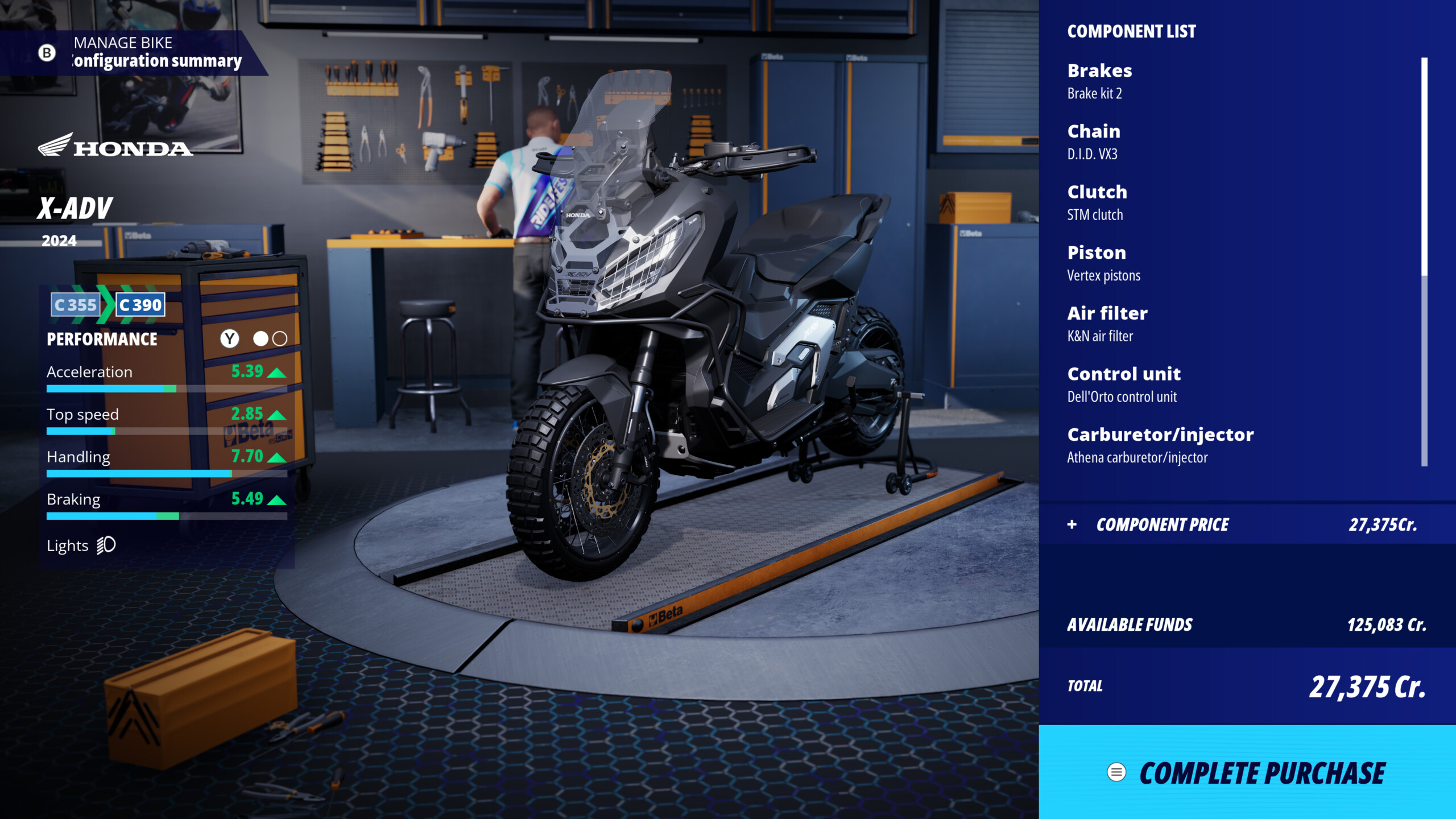Expand the Chain component entry
1456x819 pixels.
[x=1094, y=131]
